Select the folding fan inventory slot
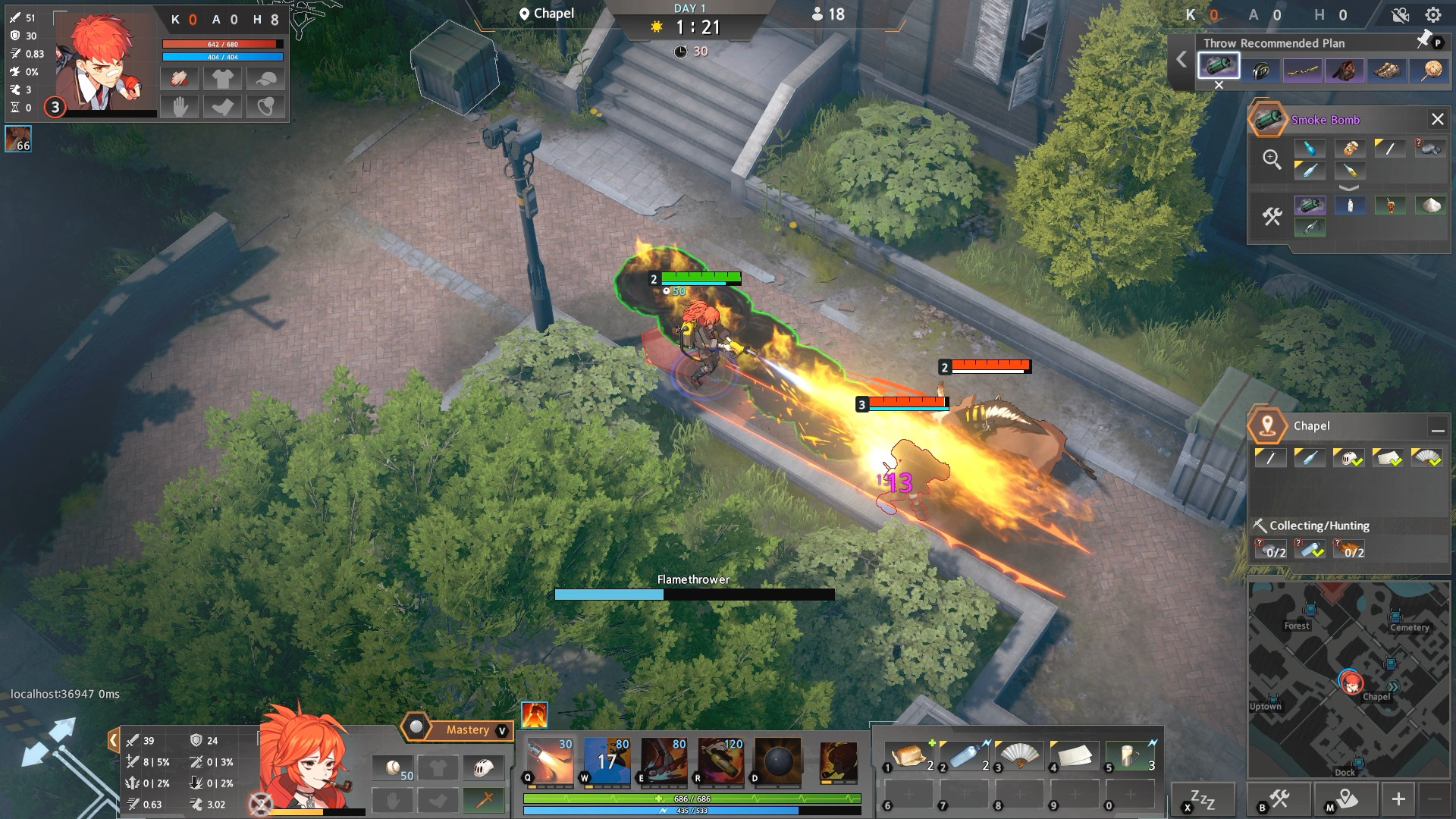 point(1019,756)
